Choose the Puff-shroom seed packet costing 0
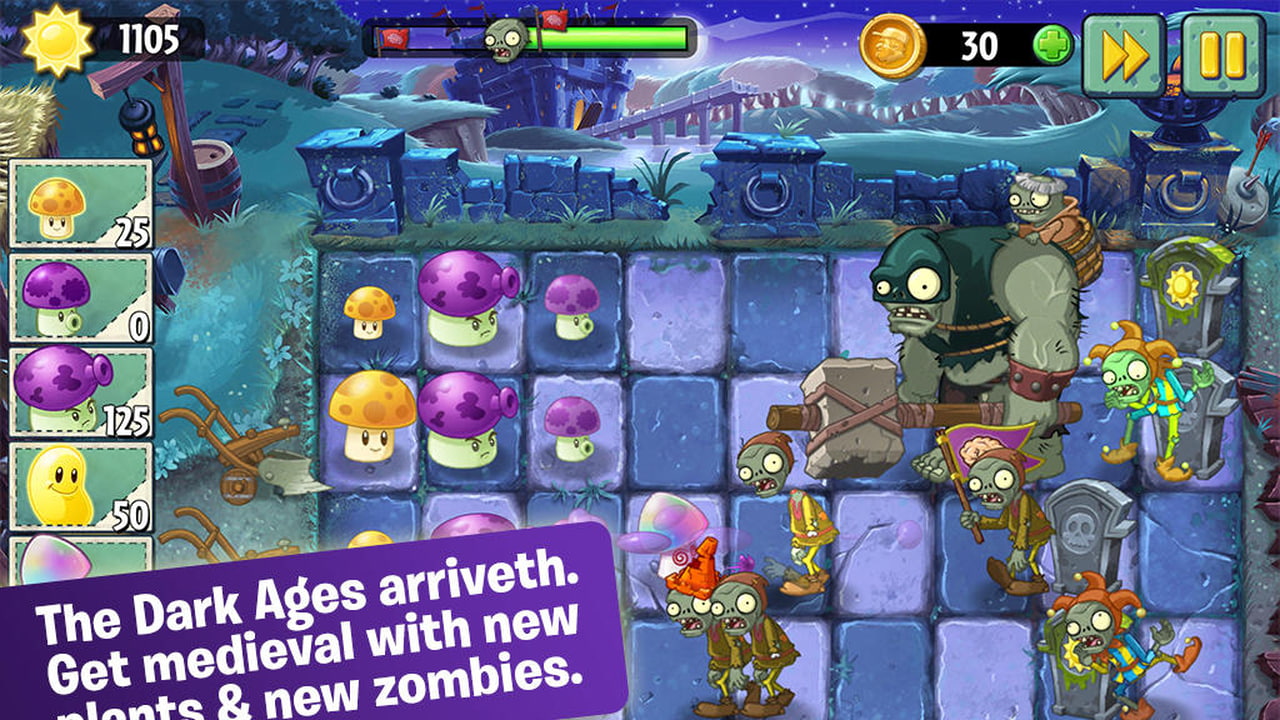 [x=80, y=298]
